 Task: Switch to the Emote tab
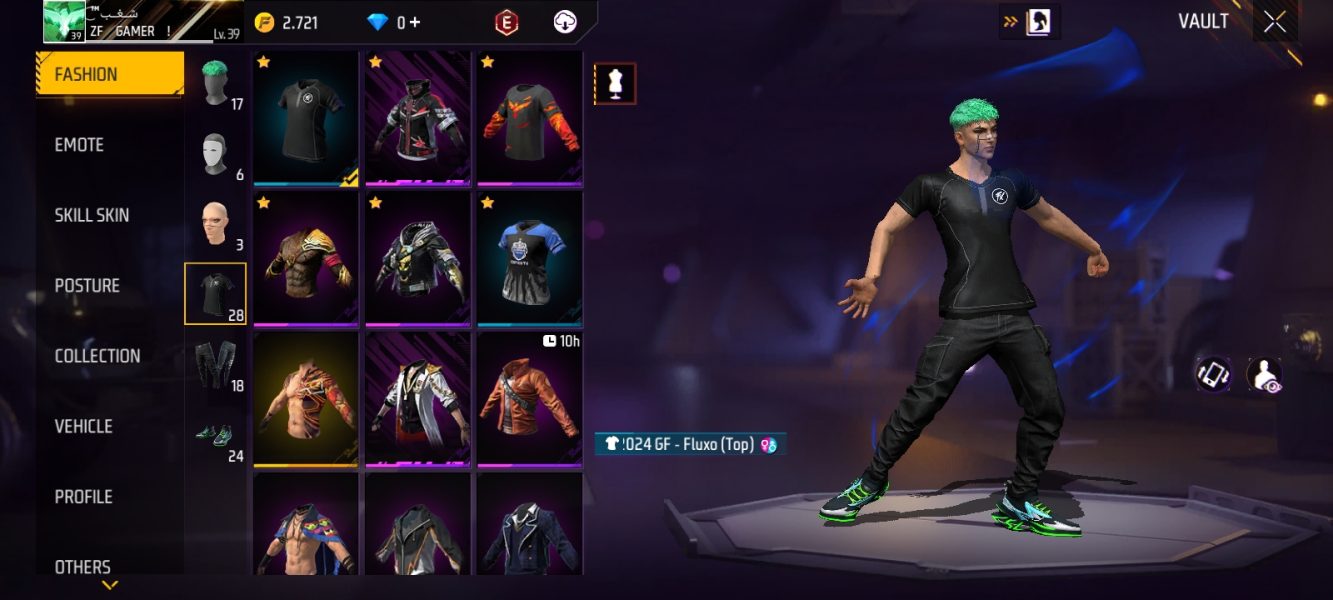click(x=80, y=145)
